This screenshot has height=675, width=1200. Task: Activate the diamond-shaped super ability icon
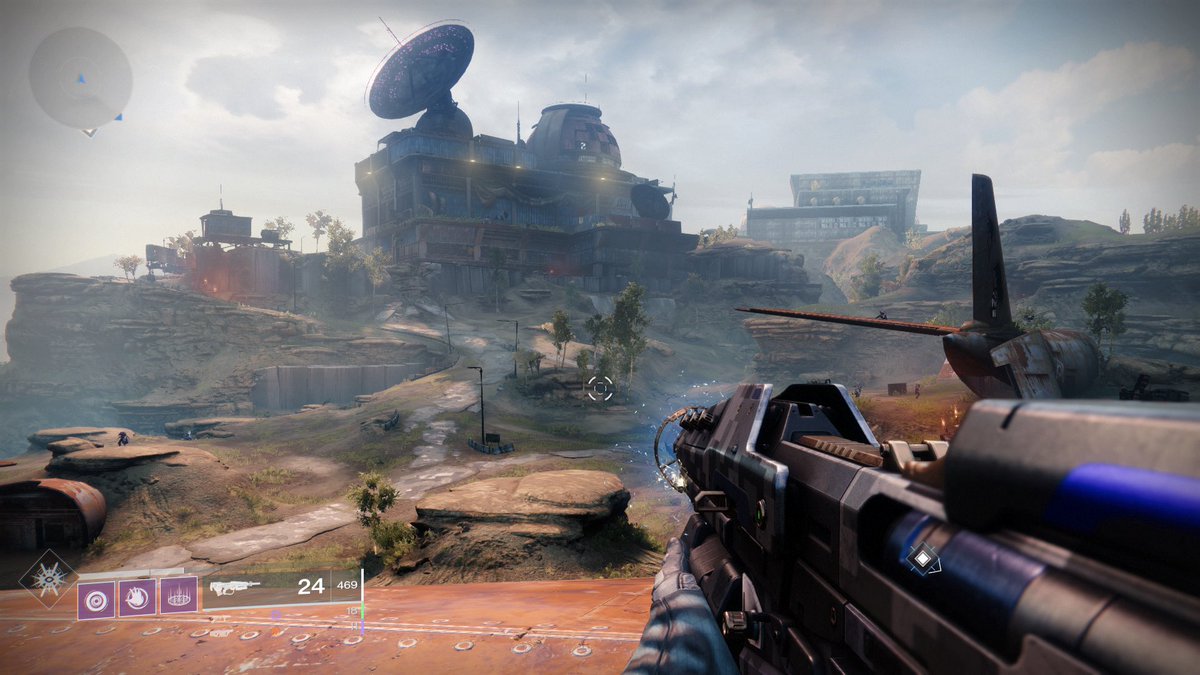(x=47, y=579)
